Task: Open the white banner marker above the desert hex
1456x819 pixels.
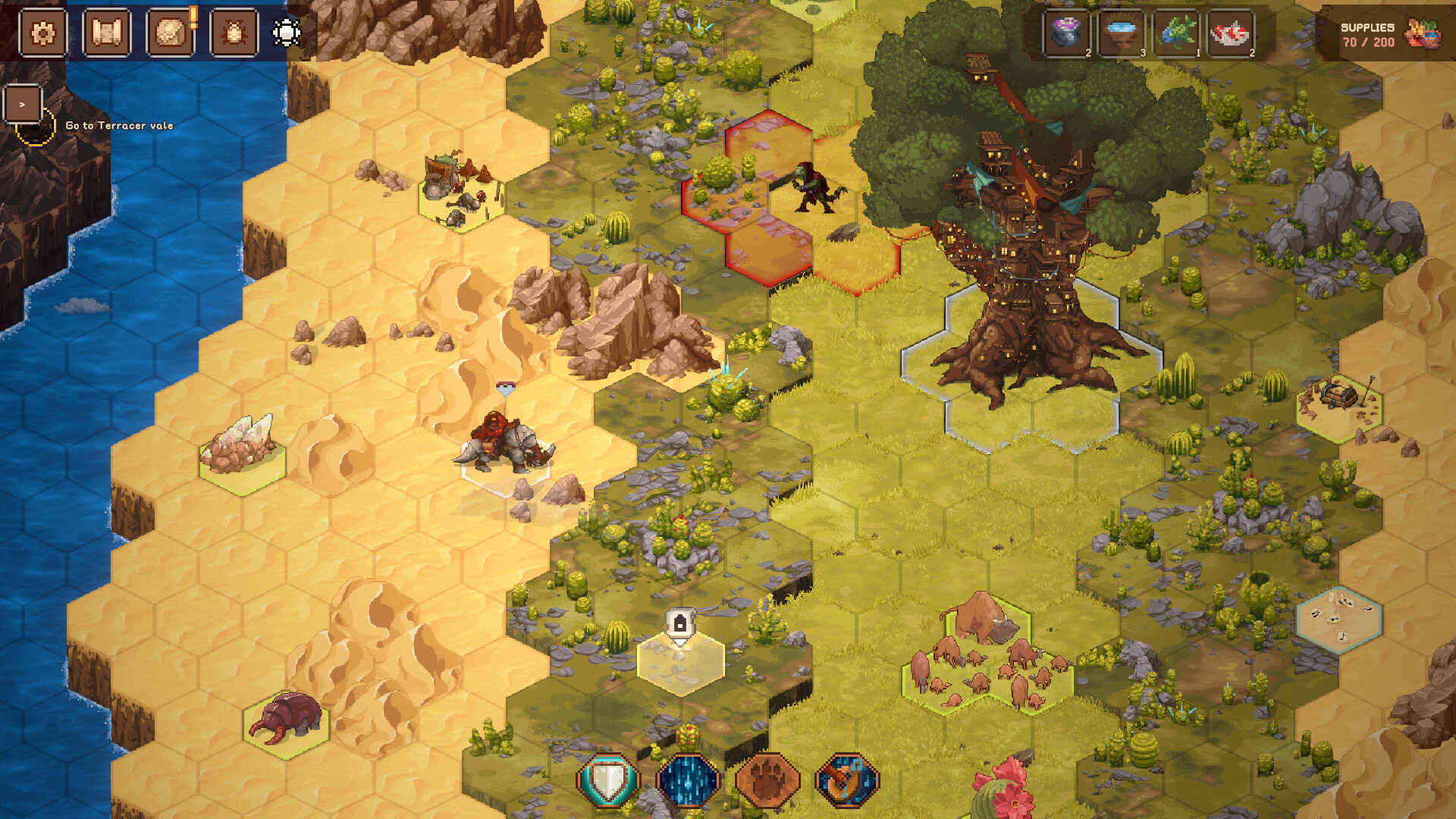Action: (681, 623)
